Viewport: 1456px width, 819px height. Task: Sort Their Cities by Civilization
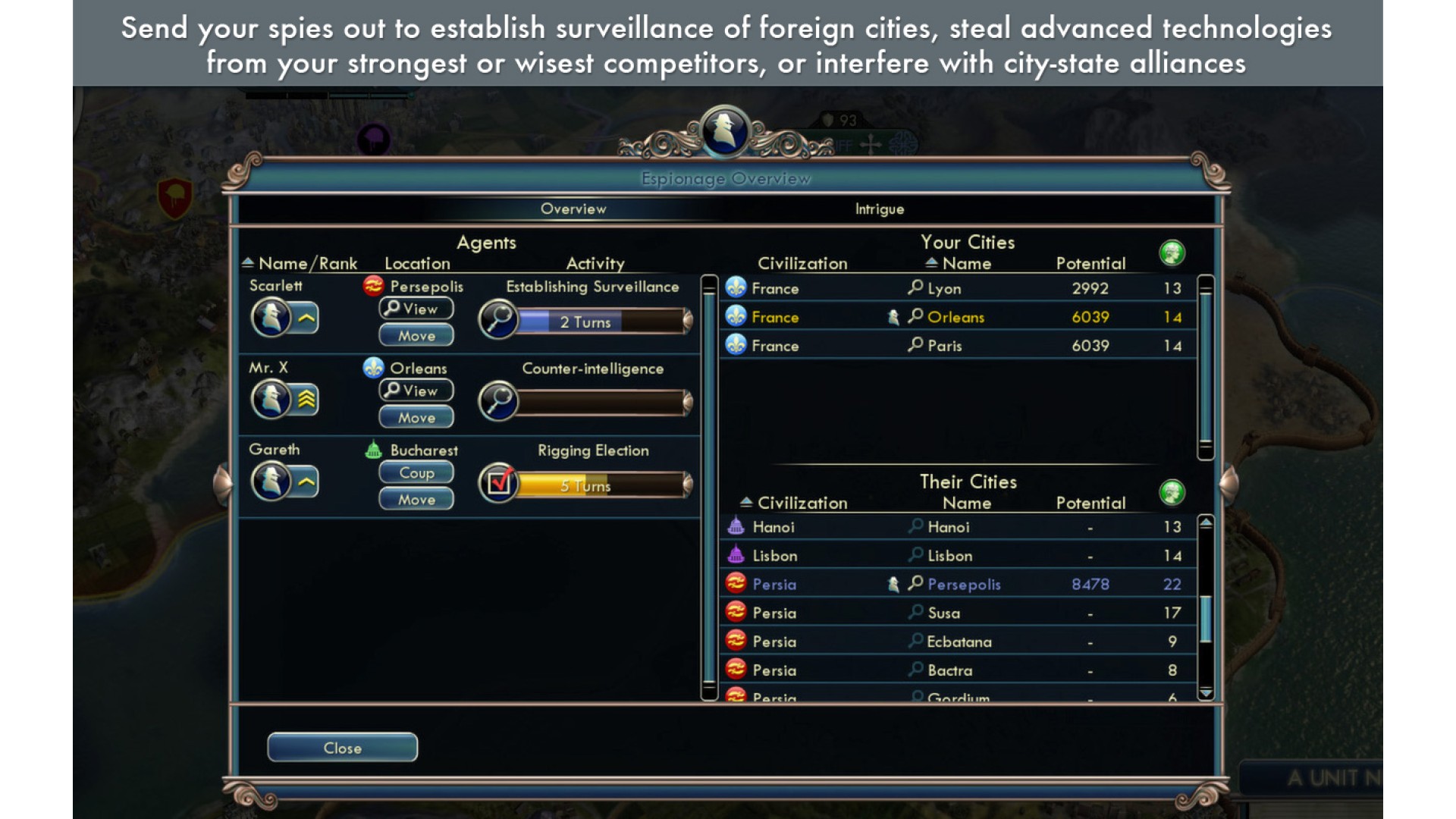(x=802, y=503)
